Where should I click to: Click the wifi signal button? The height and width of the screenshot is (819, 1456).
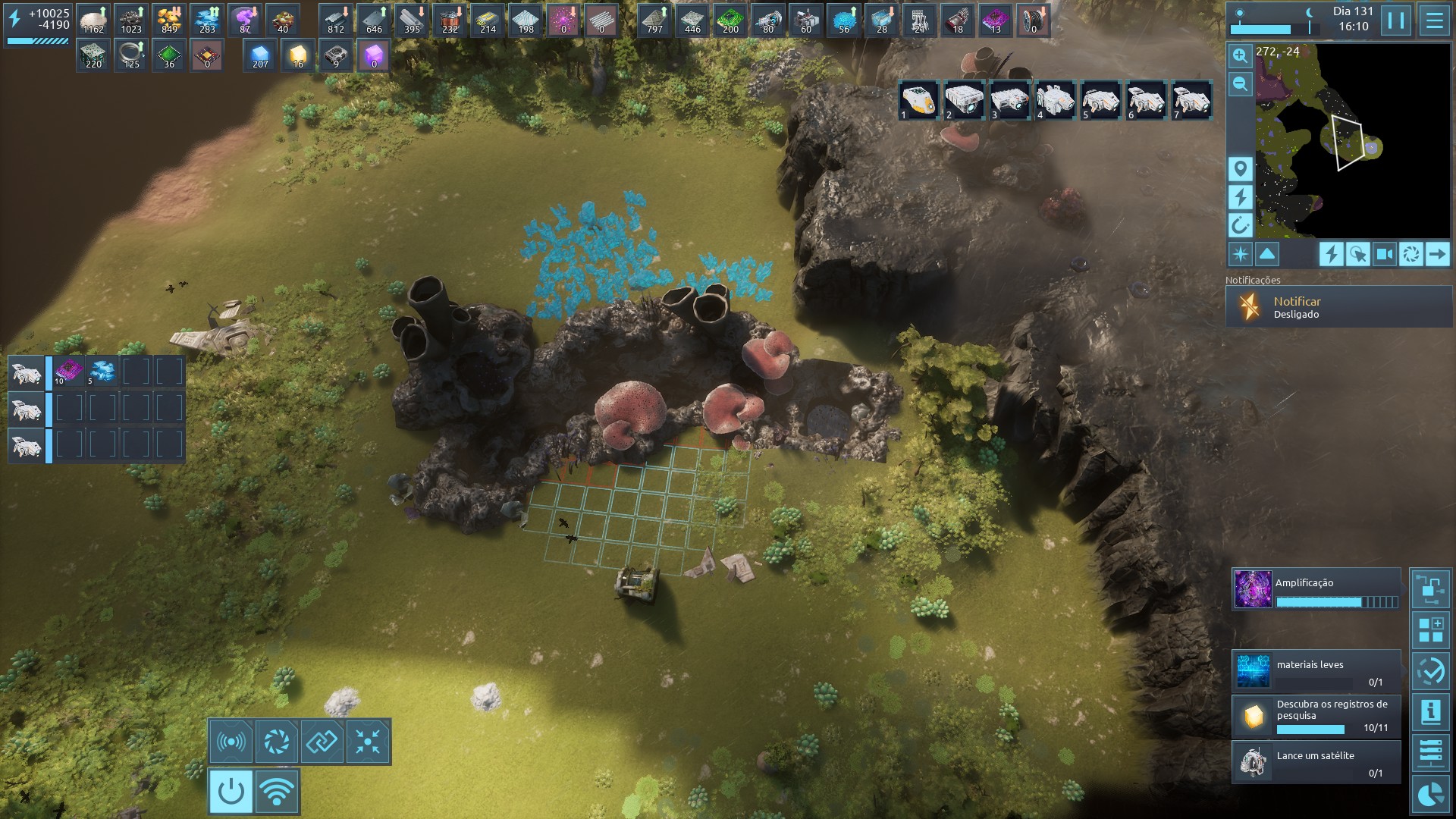277,792
